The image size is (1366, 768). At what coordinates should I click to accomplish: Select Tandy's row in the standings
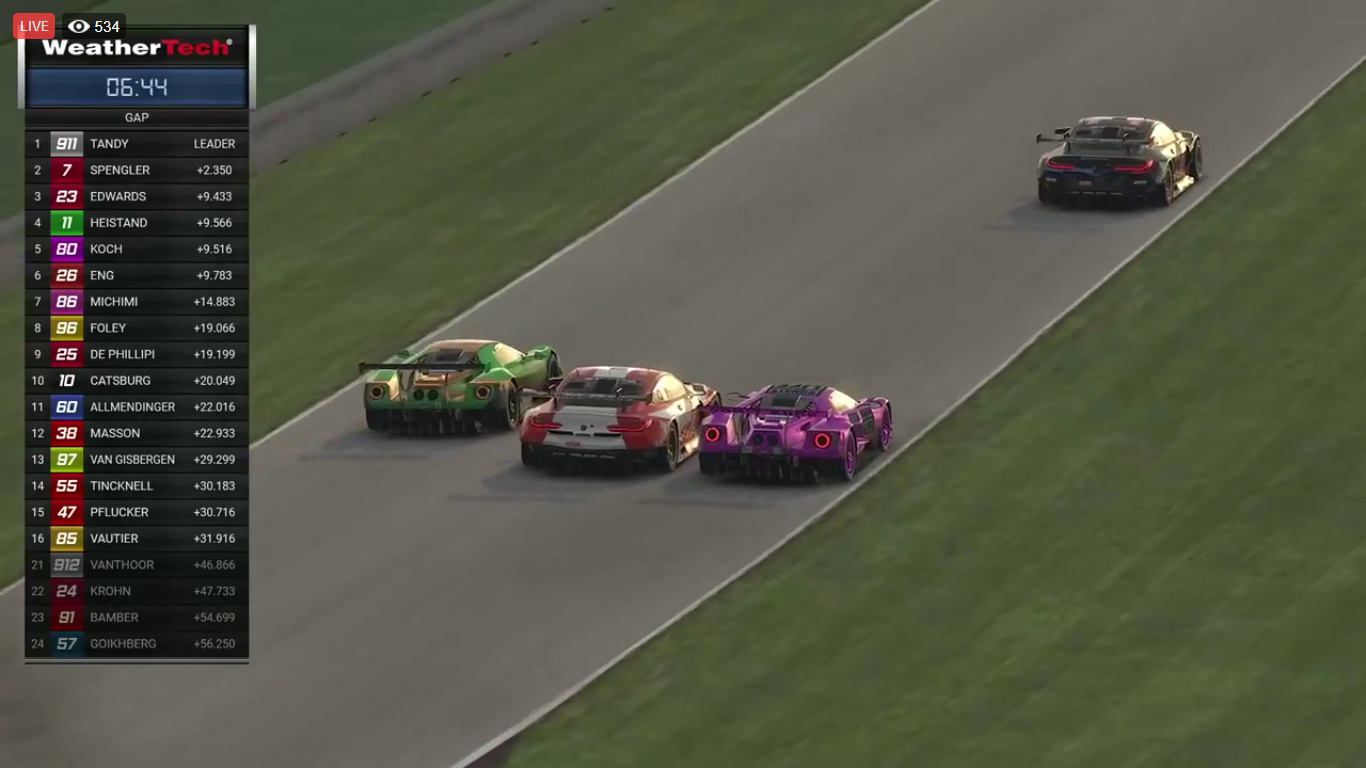[137, 144]
